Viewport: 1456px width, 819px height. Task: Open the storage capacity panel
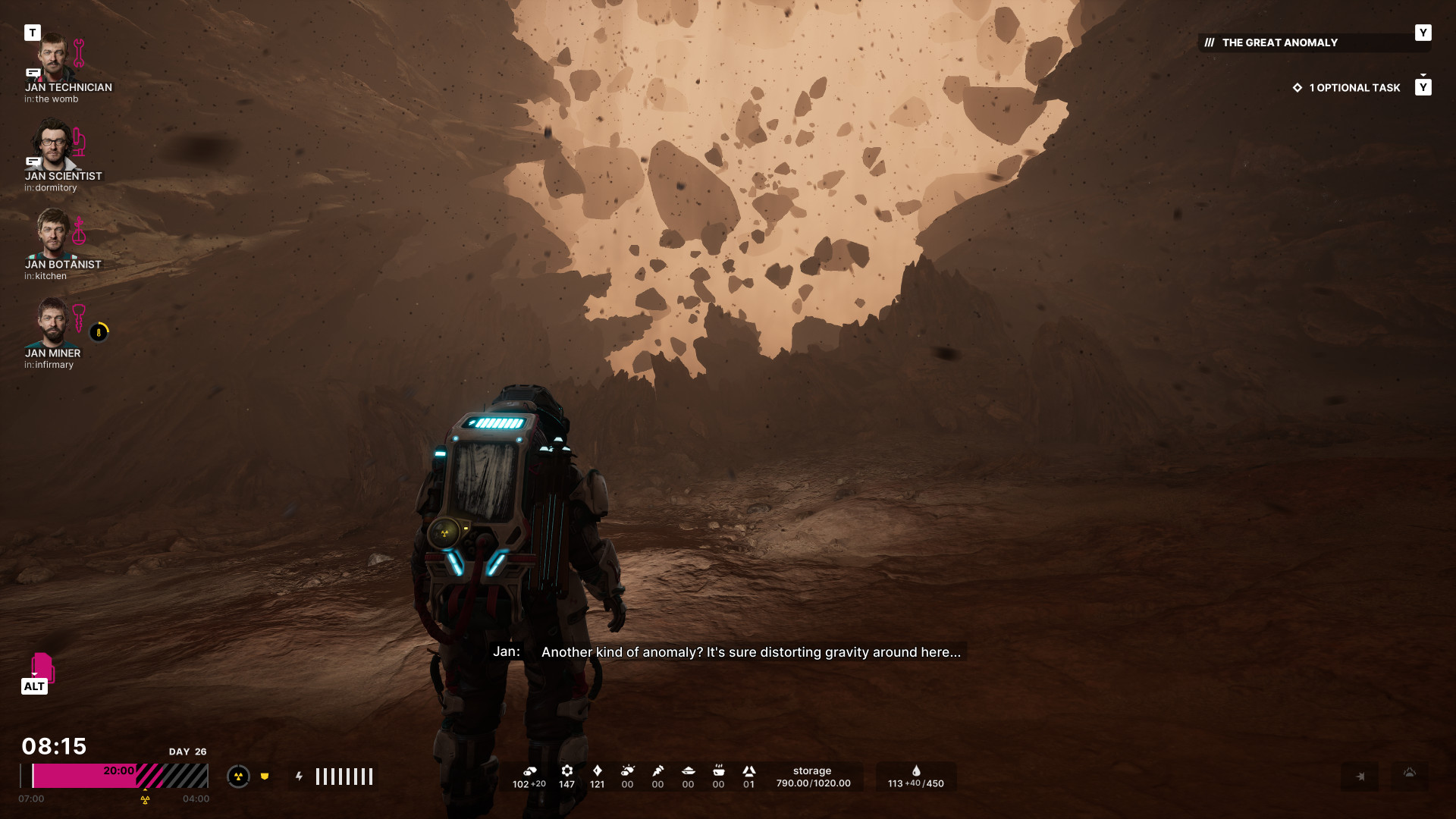pyautogui.click(x=813, y=777)
